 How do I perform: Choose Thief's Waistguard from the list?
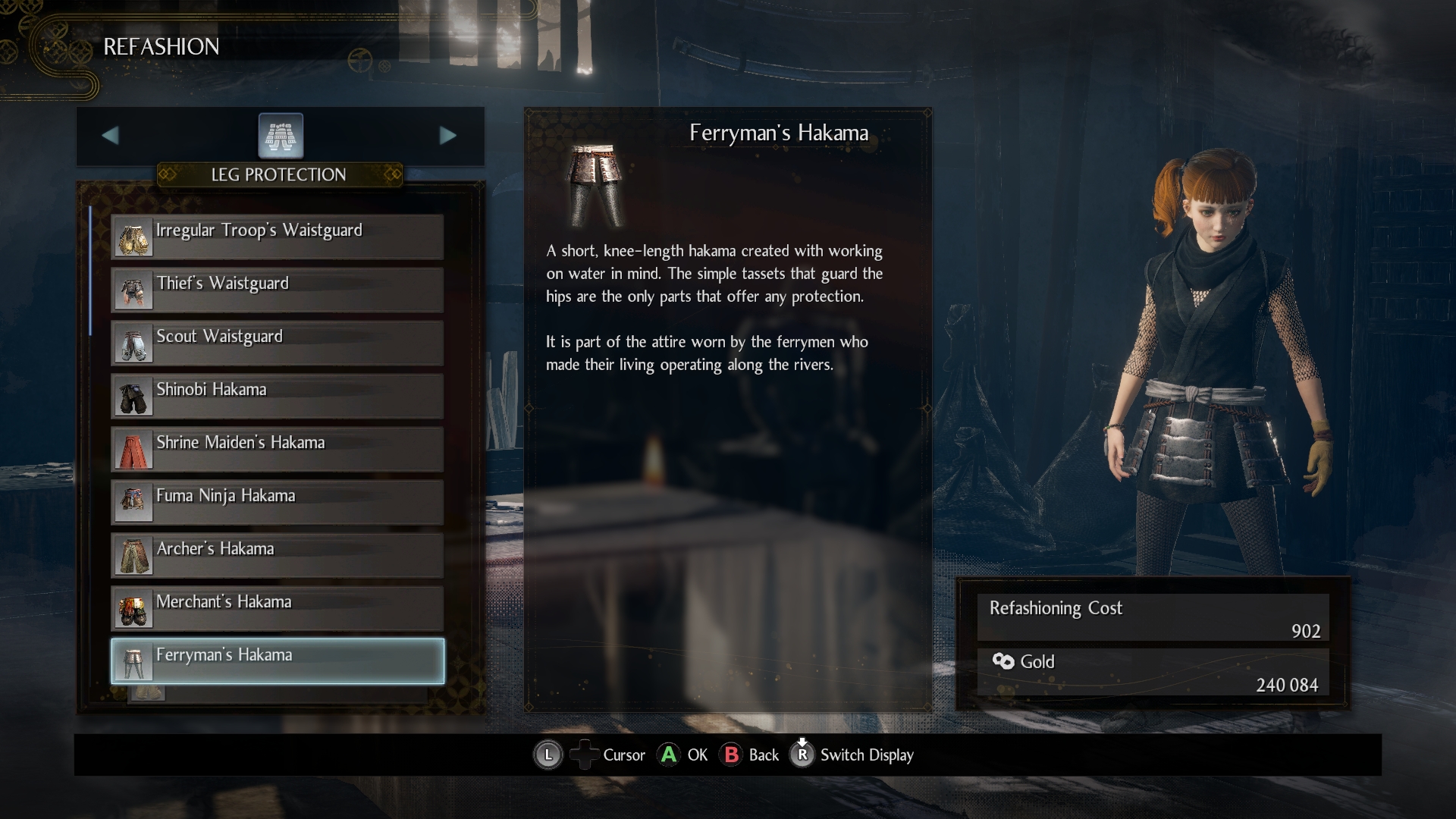[278, 290]
